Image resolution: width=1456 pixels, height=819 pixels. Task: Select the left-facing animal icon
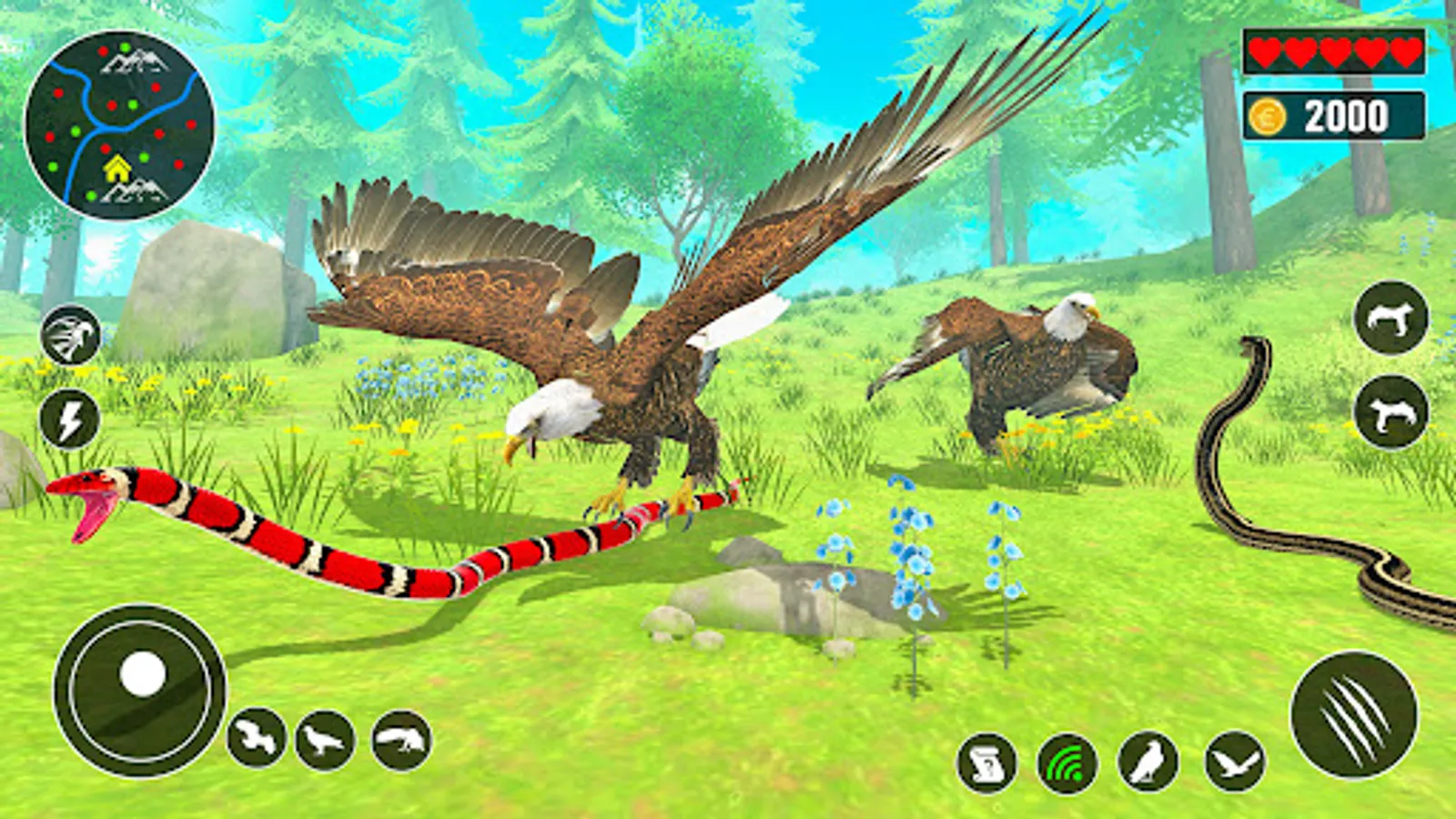1391,412
